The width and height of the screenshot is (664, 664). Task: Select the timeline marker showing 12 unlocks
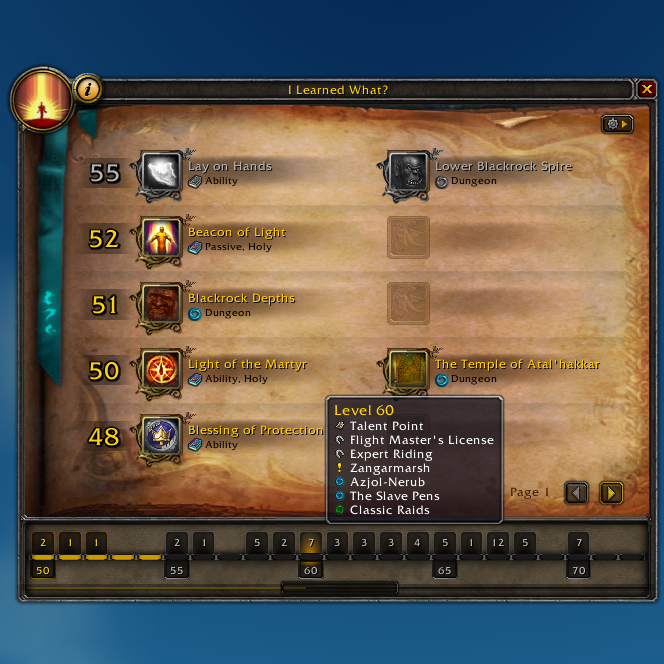pyautogui.click(x=497, y=543)
